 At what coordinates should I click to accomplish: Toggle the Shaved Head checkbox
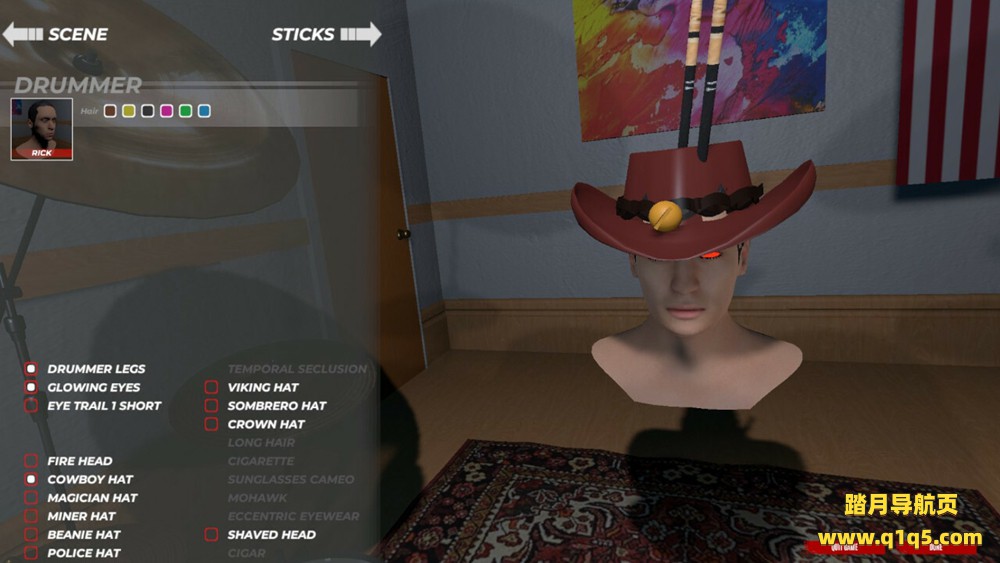[x=211, y=535]
